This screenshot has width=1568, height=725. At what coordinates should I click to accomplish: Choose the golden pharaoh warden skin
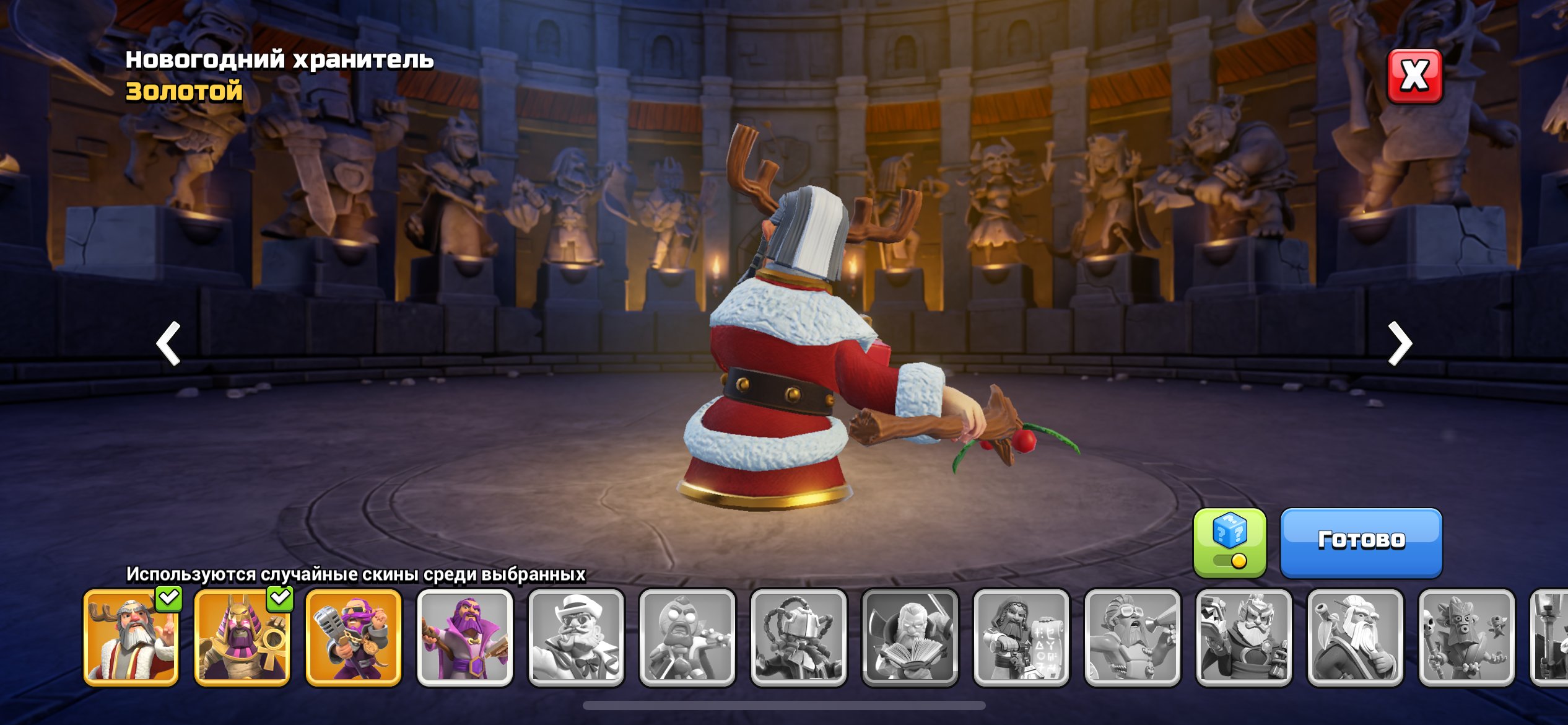[x=242, y=638]
